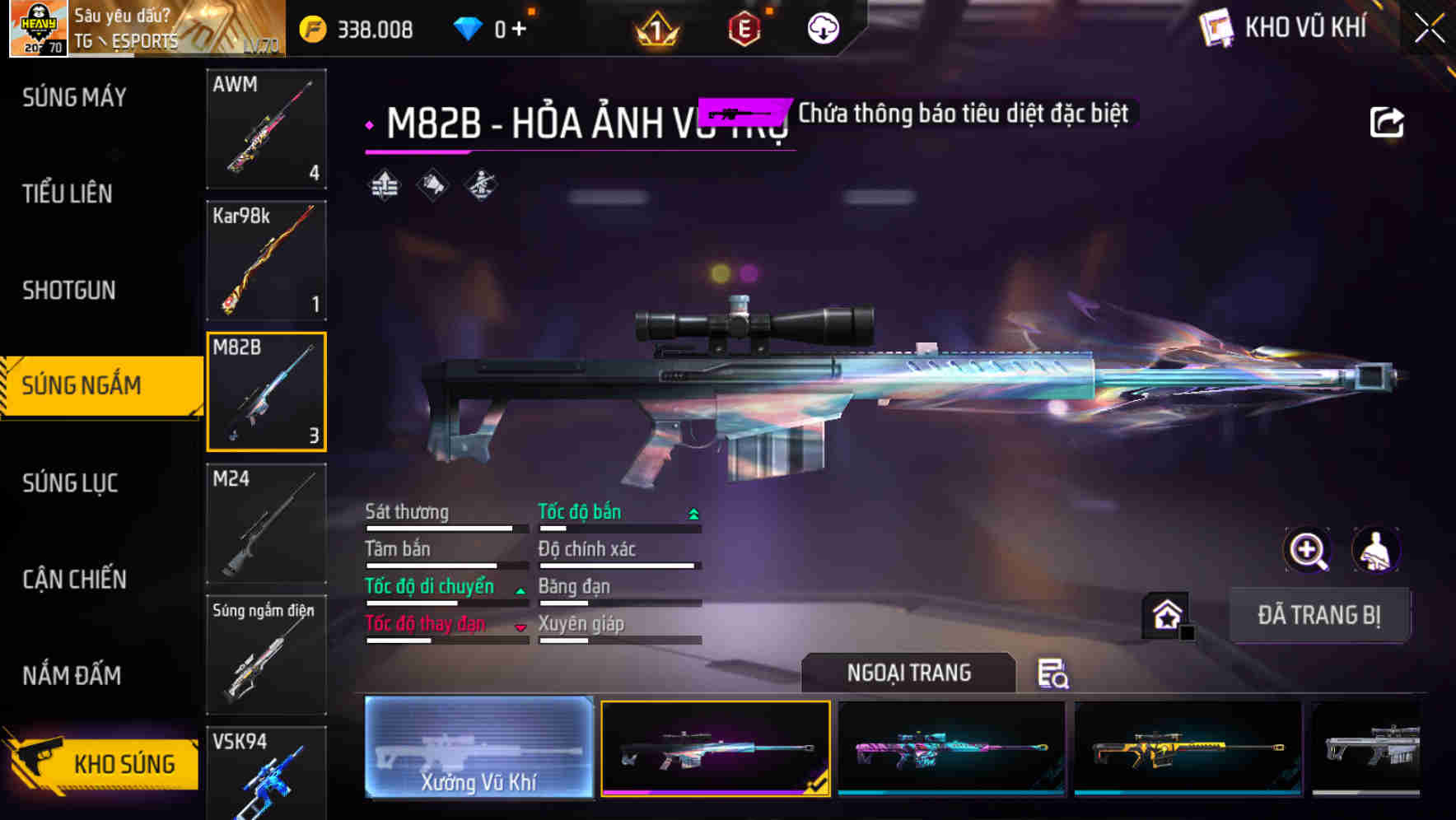Viewport: 1456px width, 820px height.
Task: Select the SHOTGUN weapon category
Action: (x=69, y=291)
